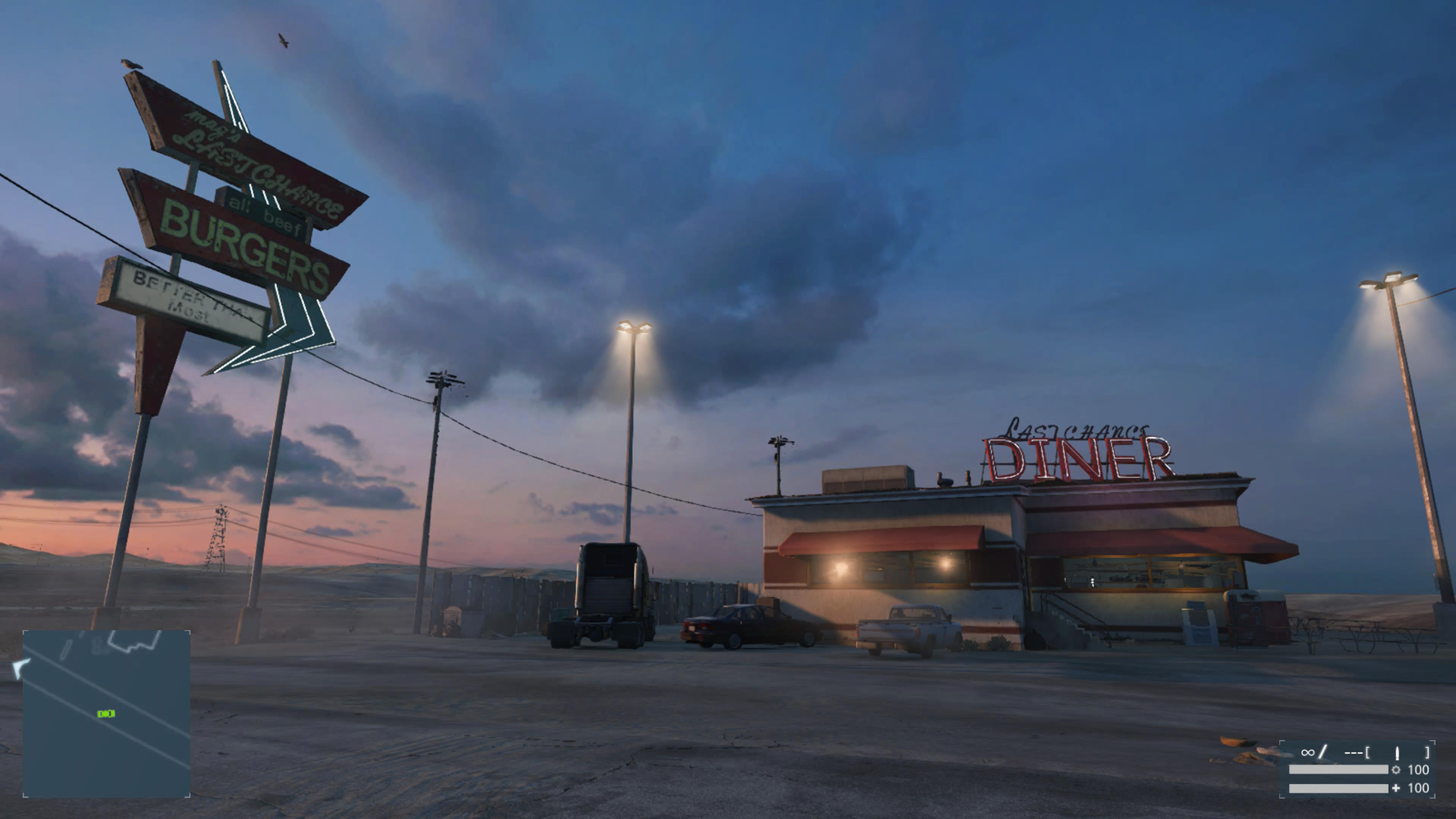Click the minimap panel
The width and height of the screenshot is (1456, 819).
(x=106, y=713)
